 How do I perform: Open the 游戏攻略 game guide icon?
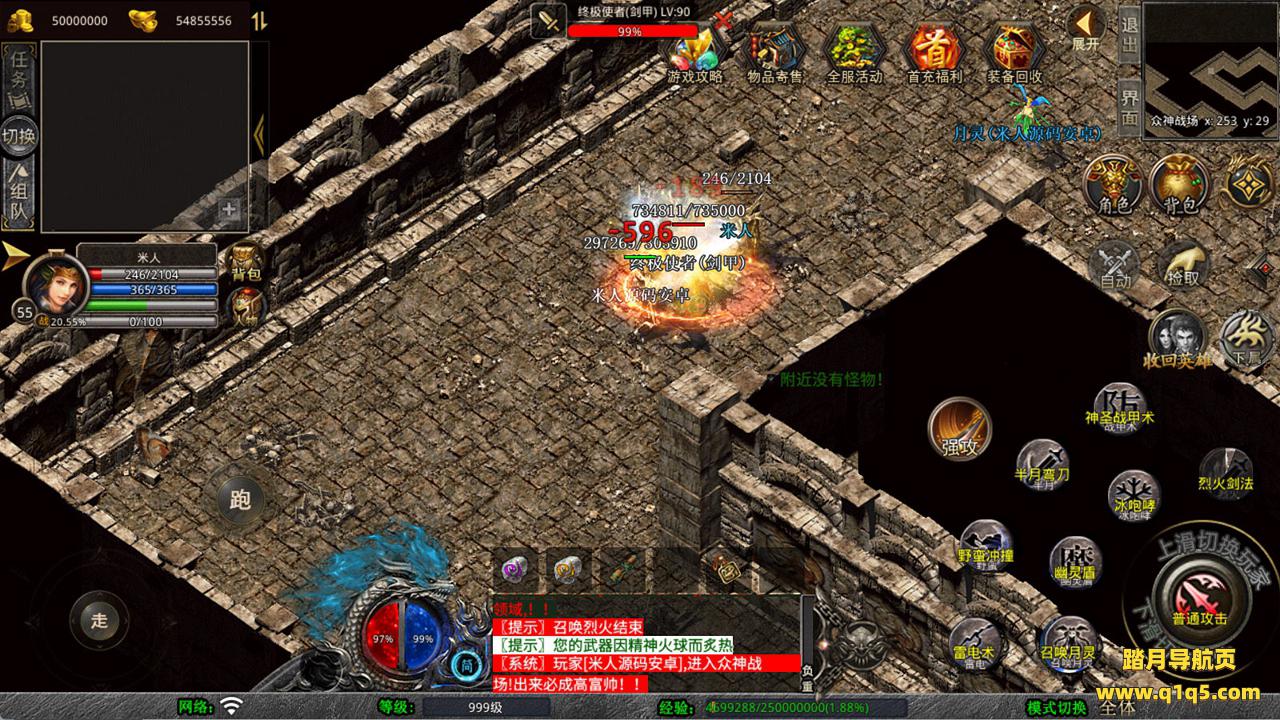click(x=696, y=50)
